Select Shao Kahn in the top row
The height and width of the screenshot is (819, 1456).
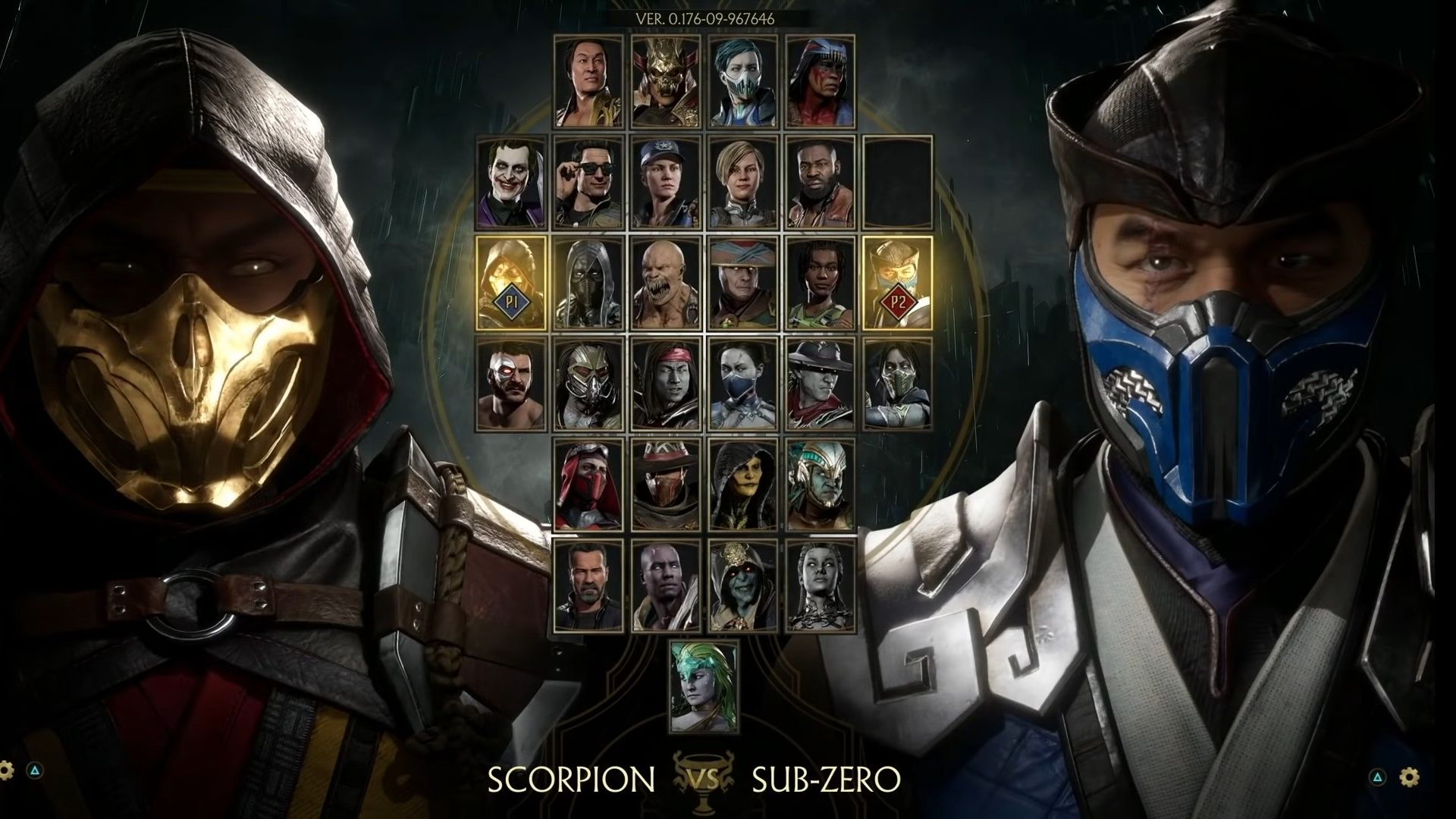667,83
